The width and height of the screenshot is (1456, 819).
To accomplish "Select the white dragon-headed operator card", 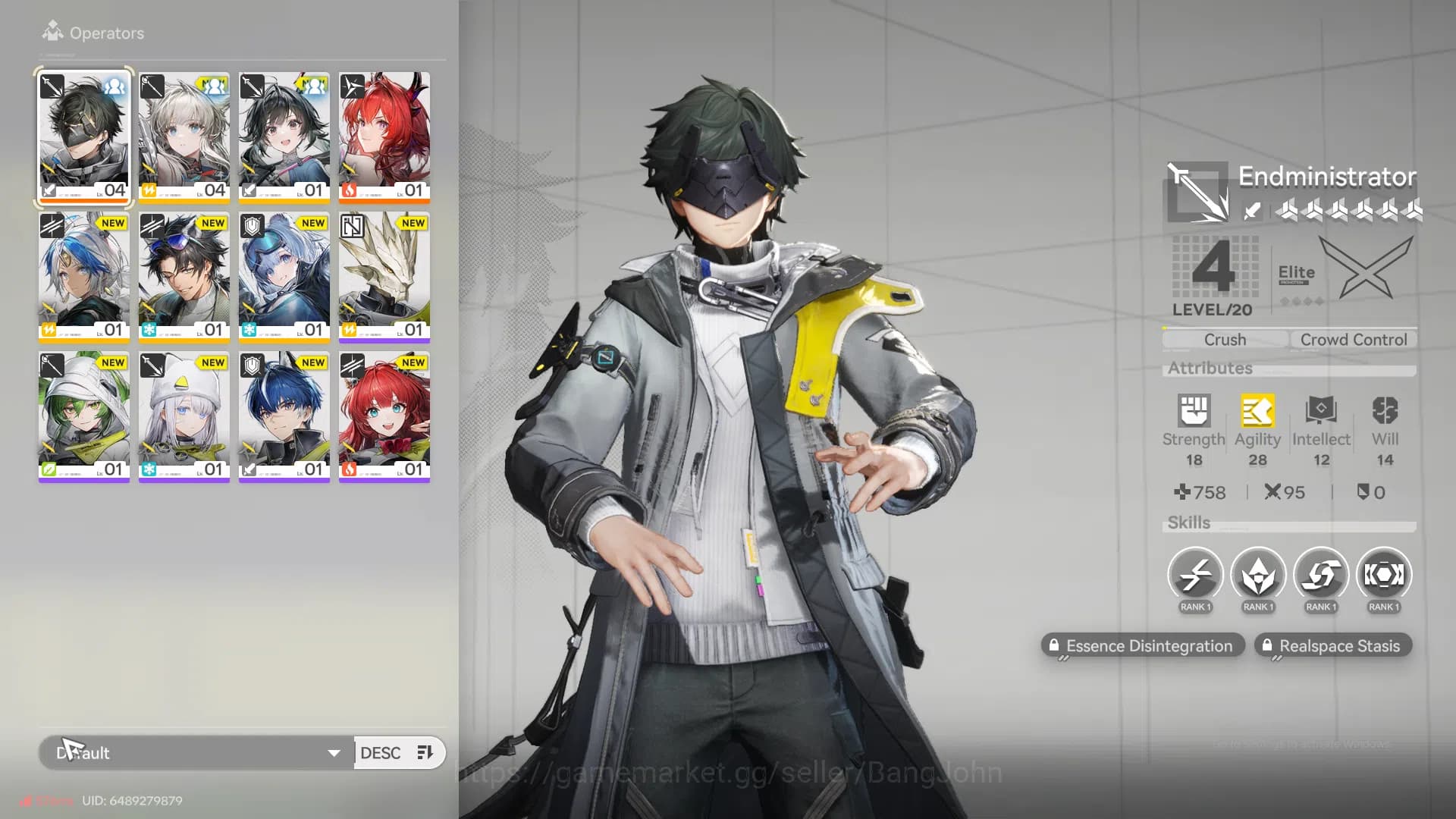I will 384,276.
